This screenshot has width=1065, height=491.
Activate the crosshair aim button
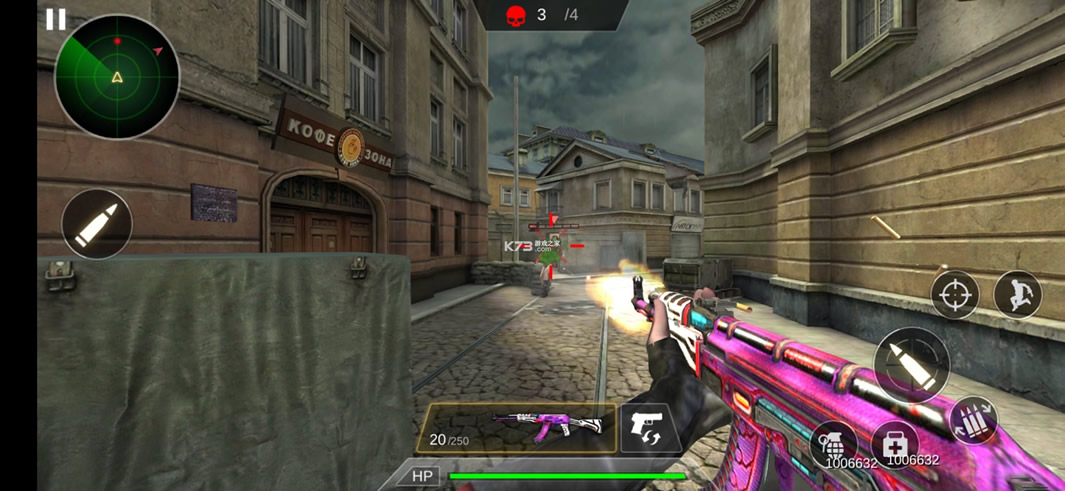[954, 295]
